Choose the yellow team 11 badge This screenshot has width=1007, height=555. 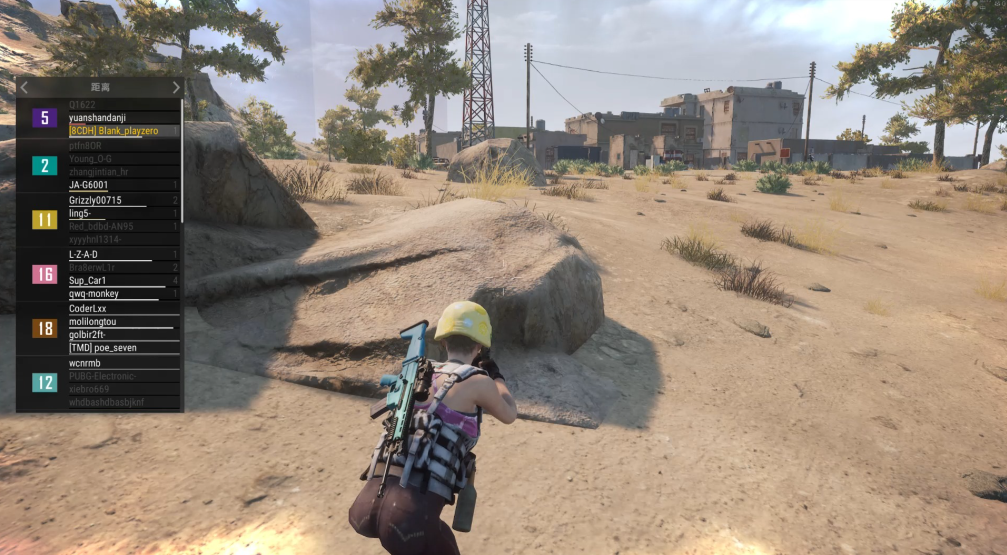click(x=44, y=219)
